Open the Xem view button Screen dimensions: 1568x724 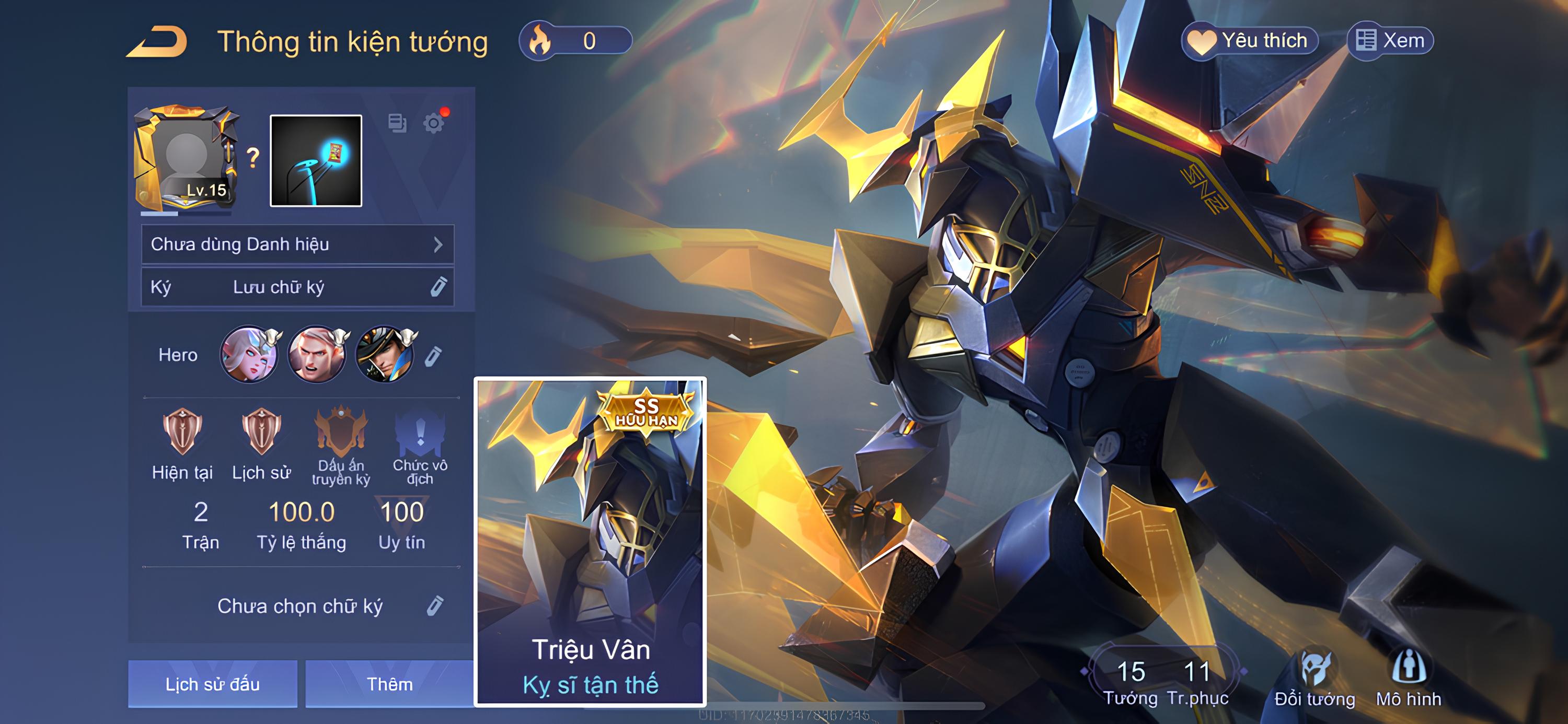point(1390,41)
